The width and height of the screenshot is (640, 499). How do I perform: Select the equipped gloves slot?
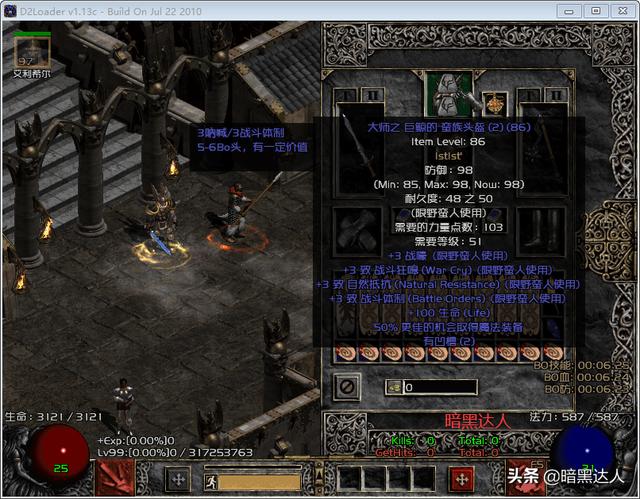pos(356,229)
